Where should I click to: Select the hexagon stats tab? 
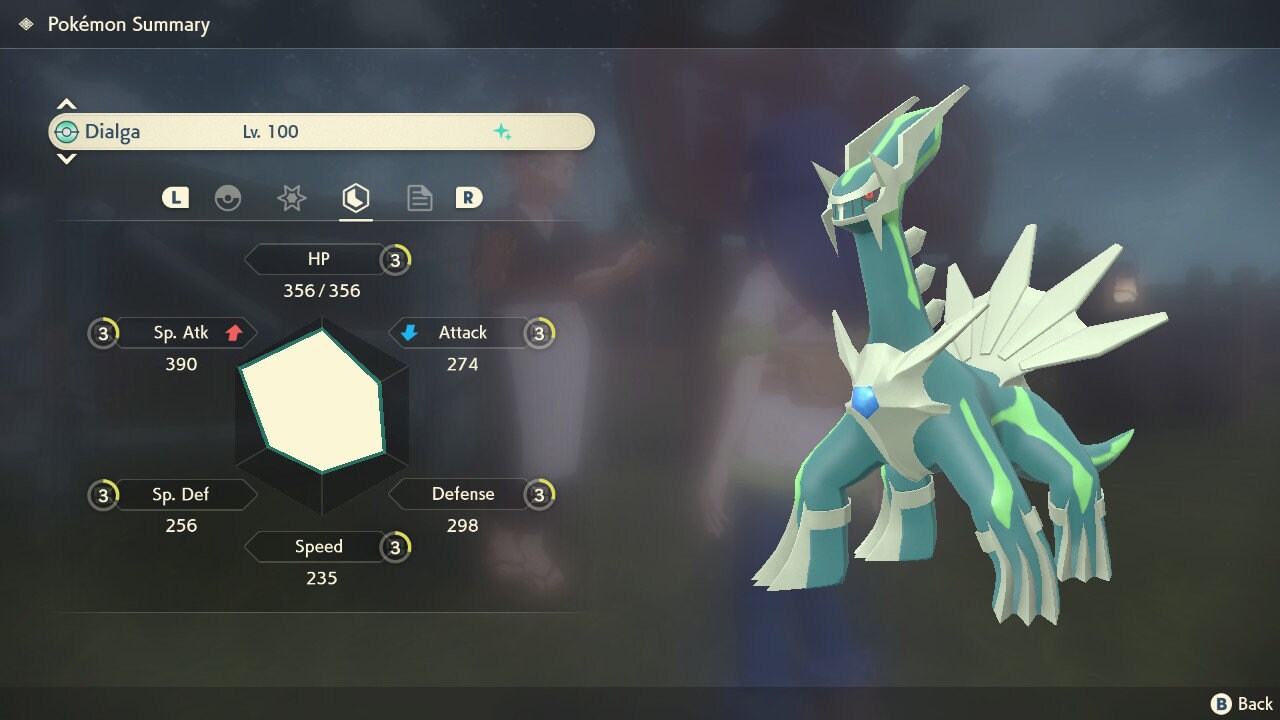pos(355,198)
